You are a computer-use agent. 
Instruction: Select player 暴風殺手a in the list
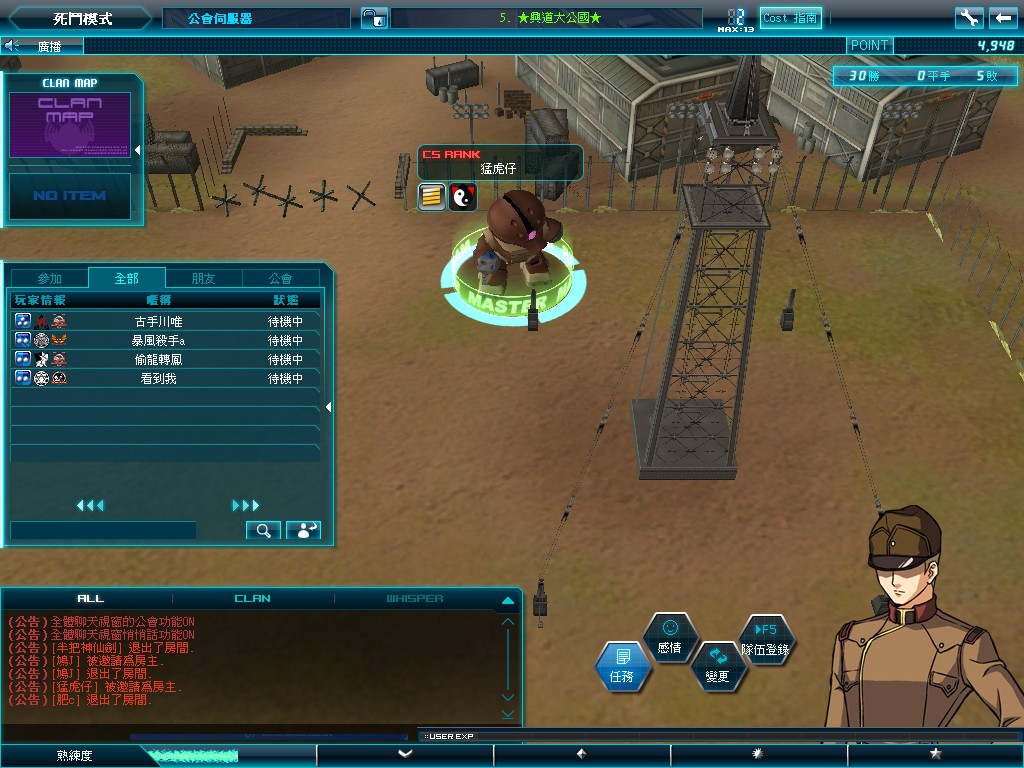[160, 341]
